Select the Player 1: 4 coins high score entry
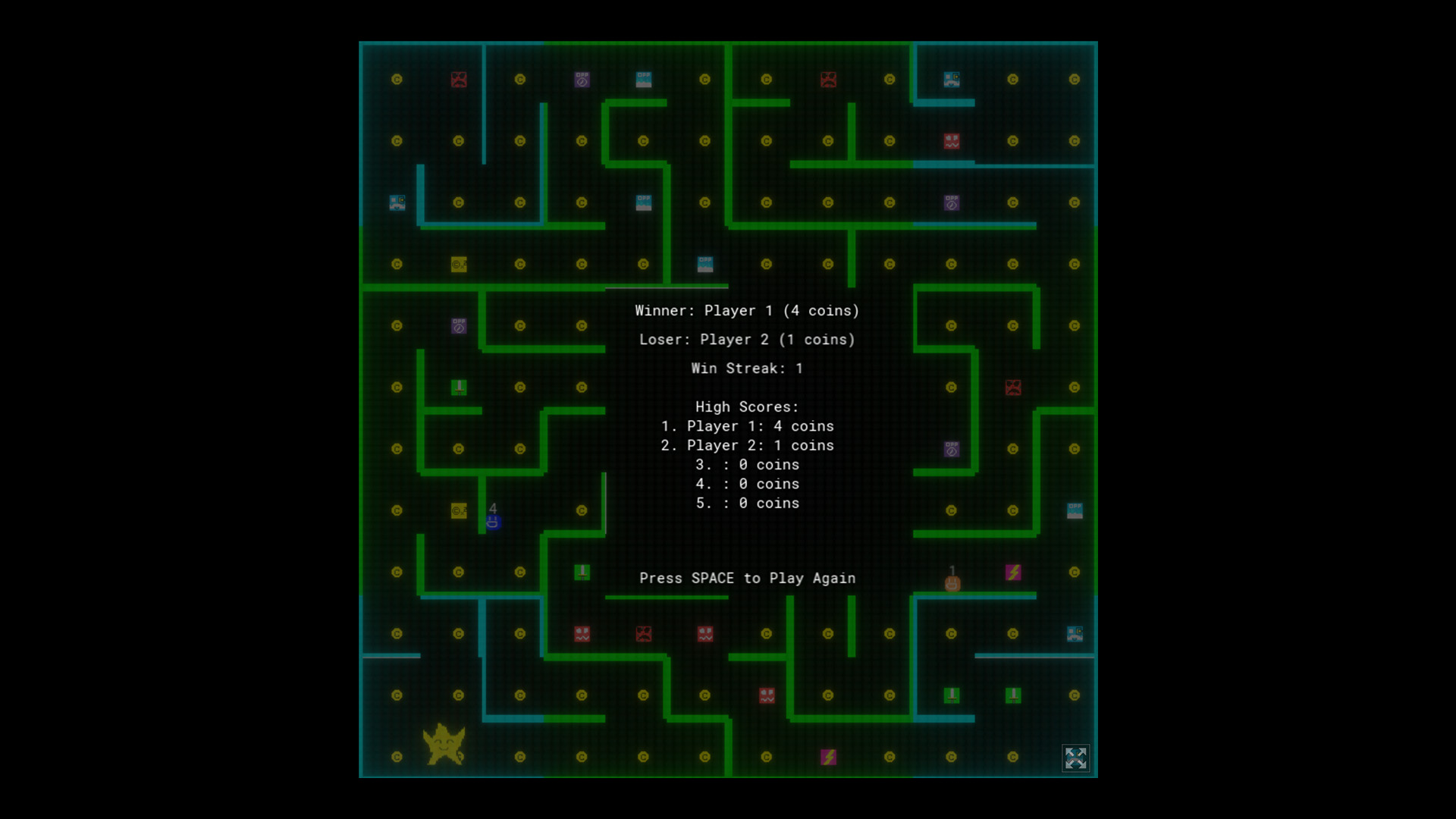1456x819 pixels. click(x=747, y=426)
